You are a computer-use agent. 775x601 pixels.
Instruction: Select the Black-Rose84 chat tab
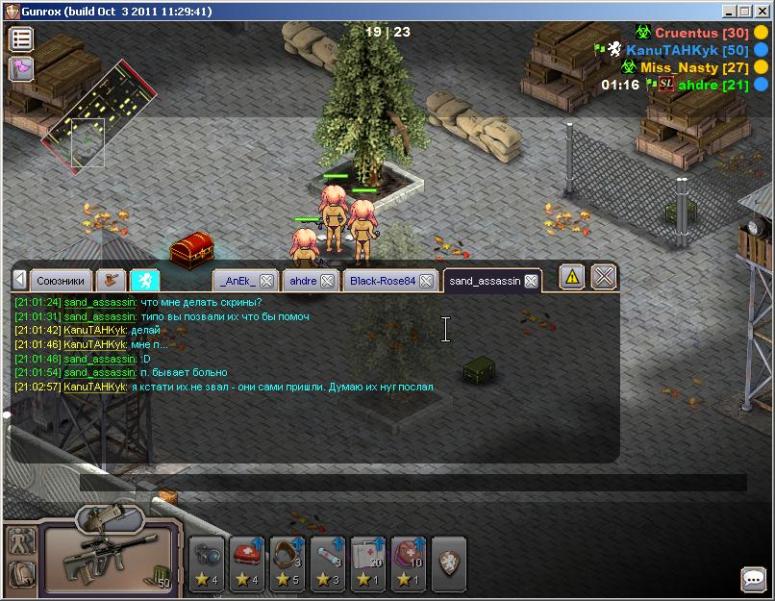tap(382, 281)
